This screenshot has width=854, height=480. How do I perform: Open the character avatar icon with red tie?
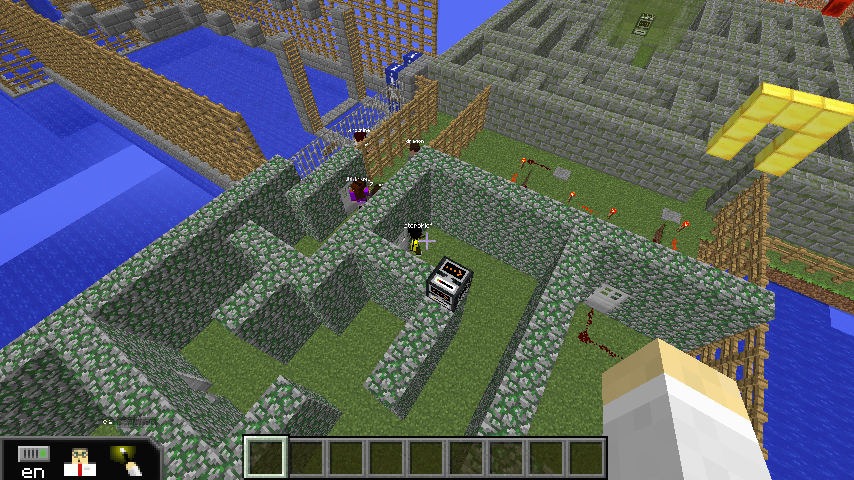coord(80,461)
